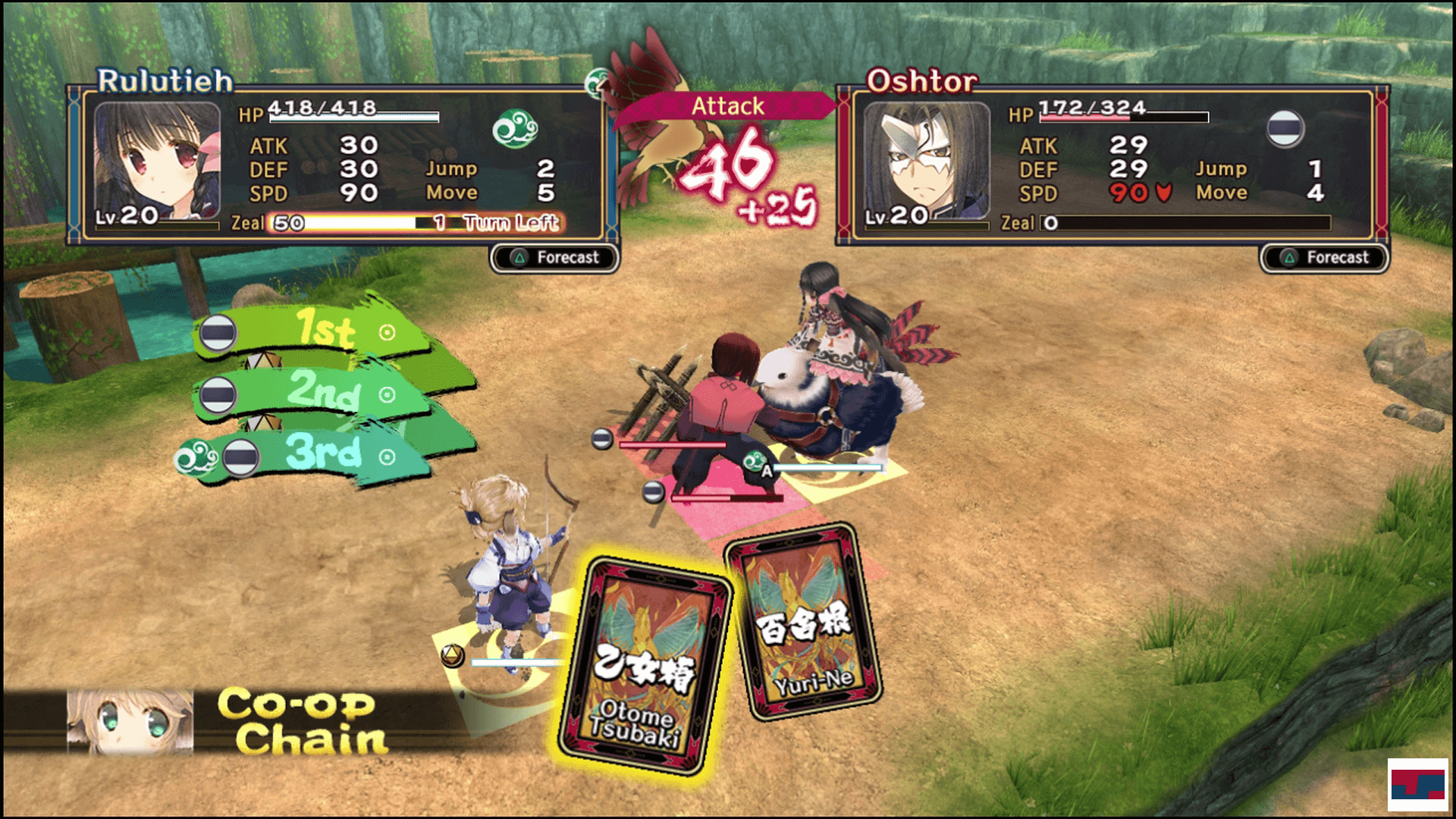The image size is (1456, 819).
Task: Click the green swirl element icon in Rulutieh's panel
Action: click(x=515, y=129)
